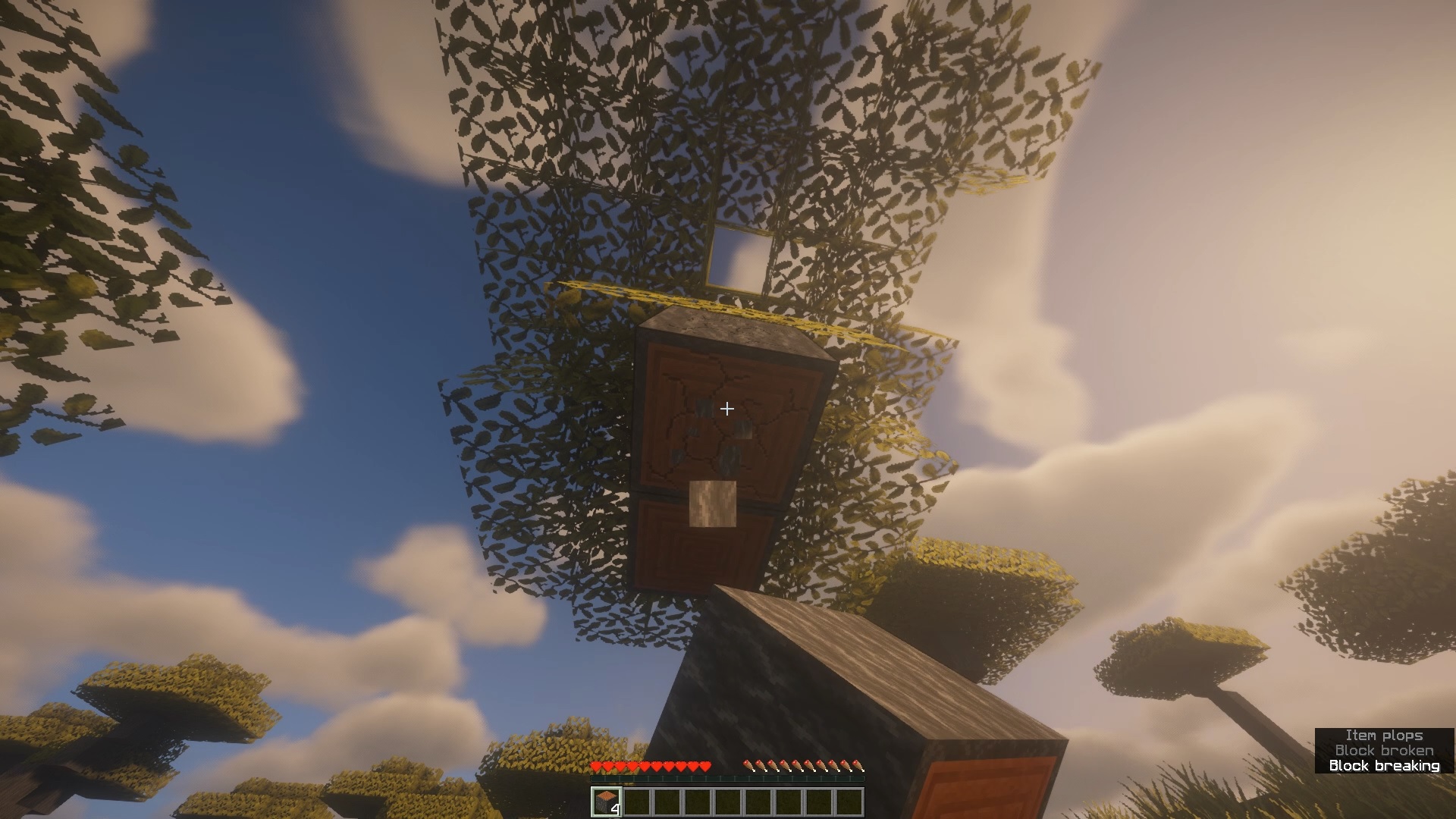This screenshot has height=819, width=1456.
Task: Select the middle hotbar slot
Action: tap(730, 802)
